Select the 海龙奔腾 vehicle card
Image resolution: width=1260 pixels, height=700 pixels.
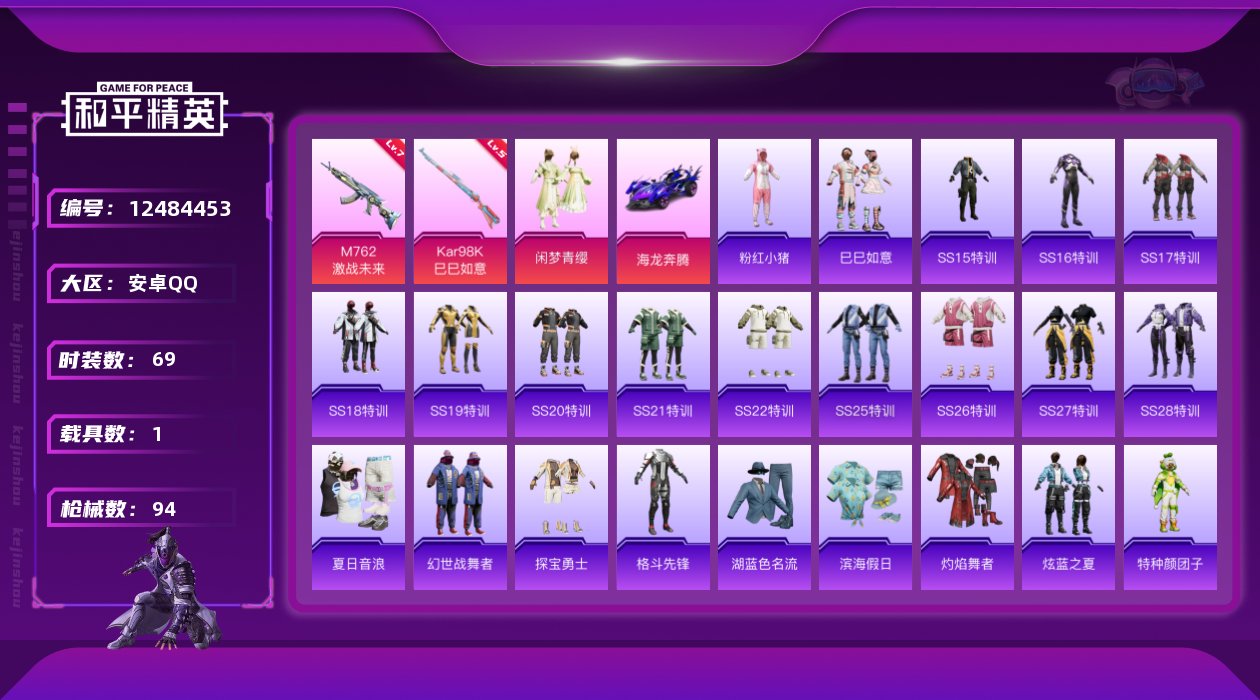pyautogui.click(x=663, y=211)
